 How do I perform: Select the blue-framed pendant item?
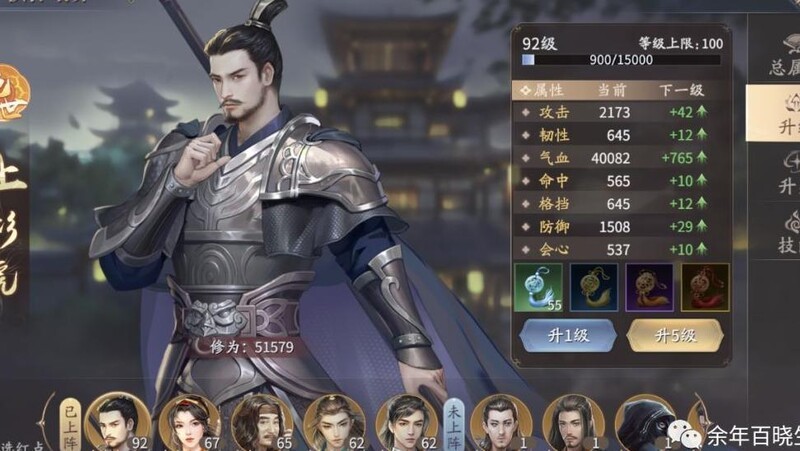point(593,287)
